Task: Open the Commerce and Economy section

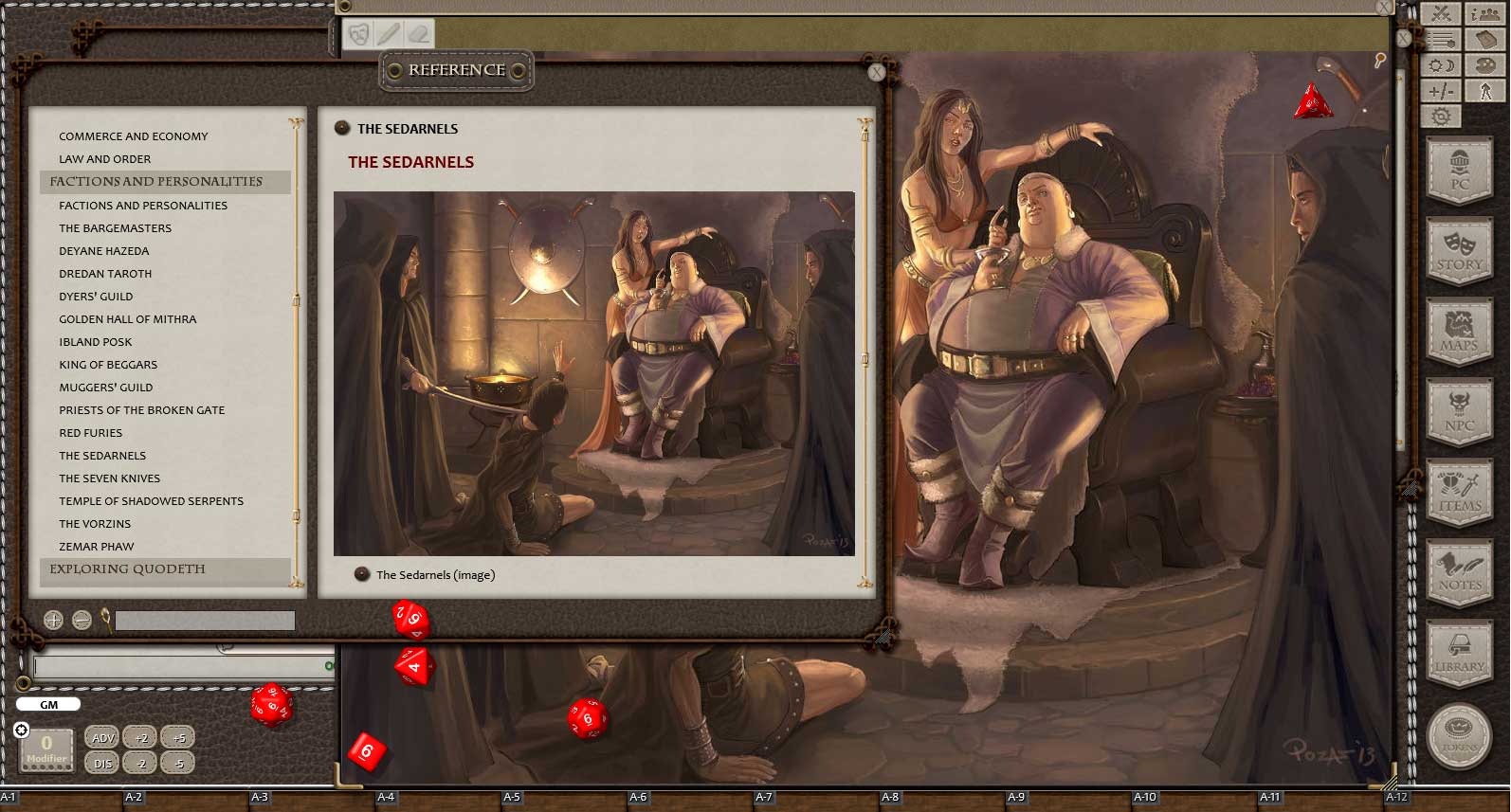Action: pos(133,135)
